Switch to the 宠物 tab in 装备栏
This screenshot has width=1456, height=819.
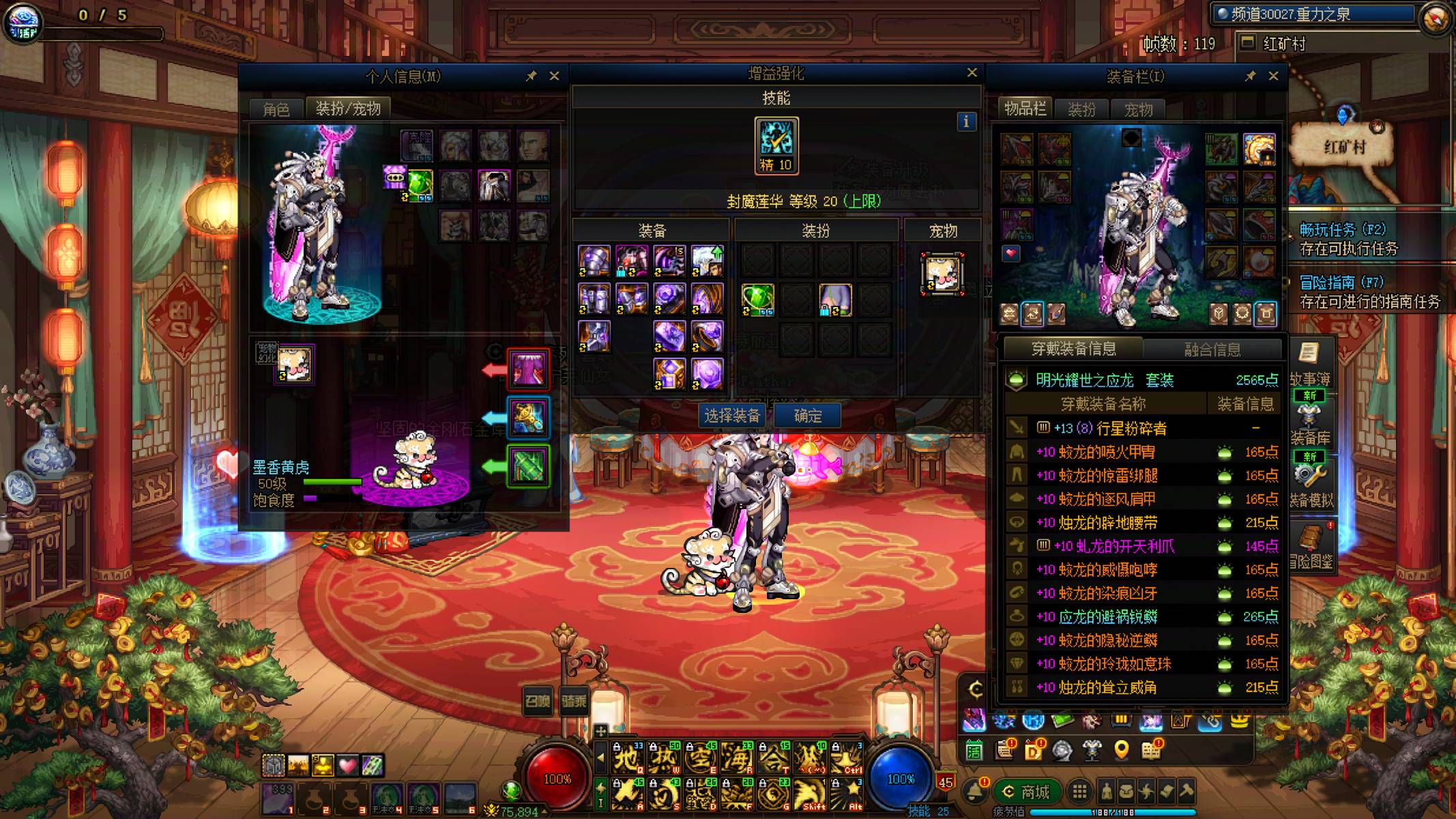(x=1138, y=109)
